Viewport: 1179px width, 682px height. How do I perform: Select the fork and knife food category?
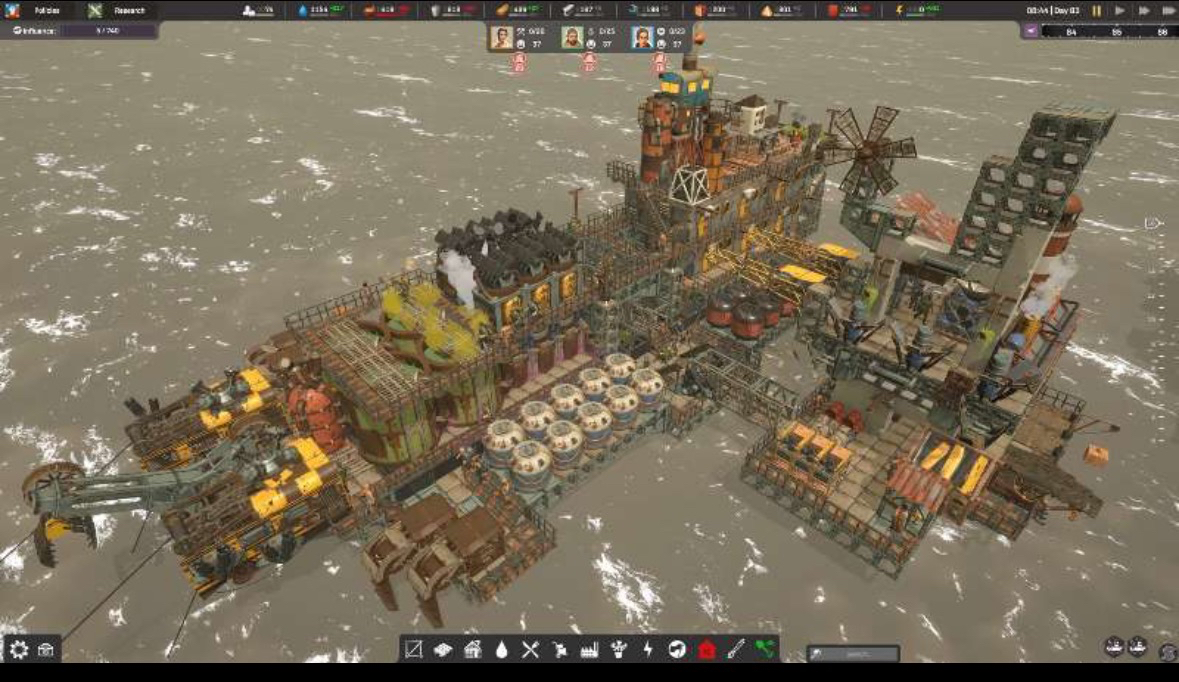pos(530,649)
